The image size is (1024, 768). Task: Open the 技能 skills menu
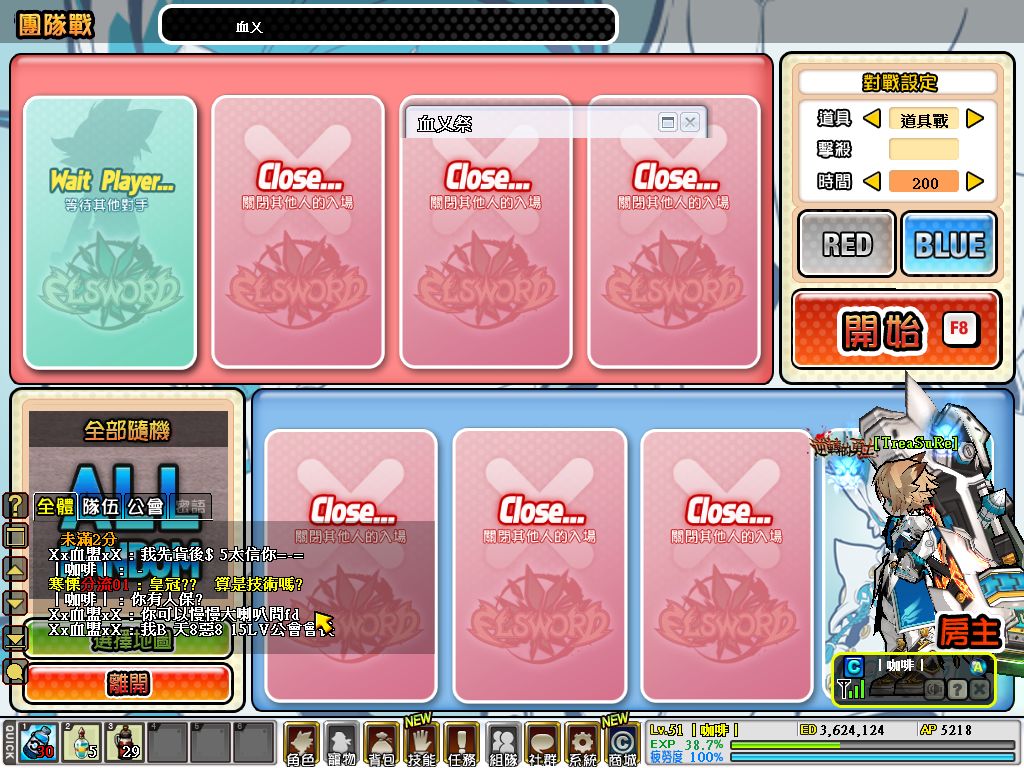click(421, 745)
